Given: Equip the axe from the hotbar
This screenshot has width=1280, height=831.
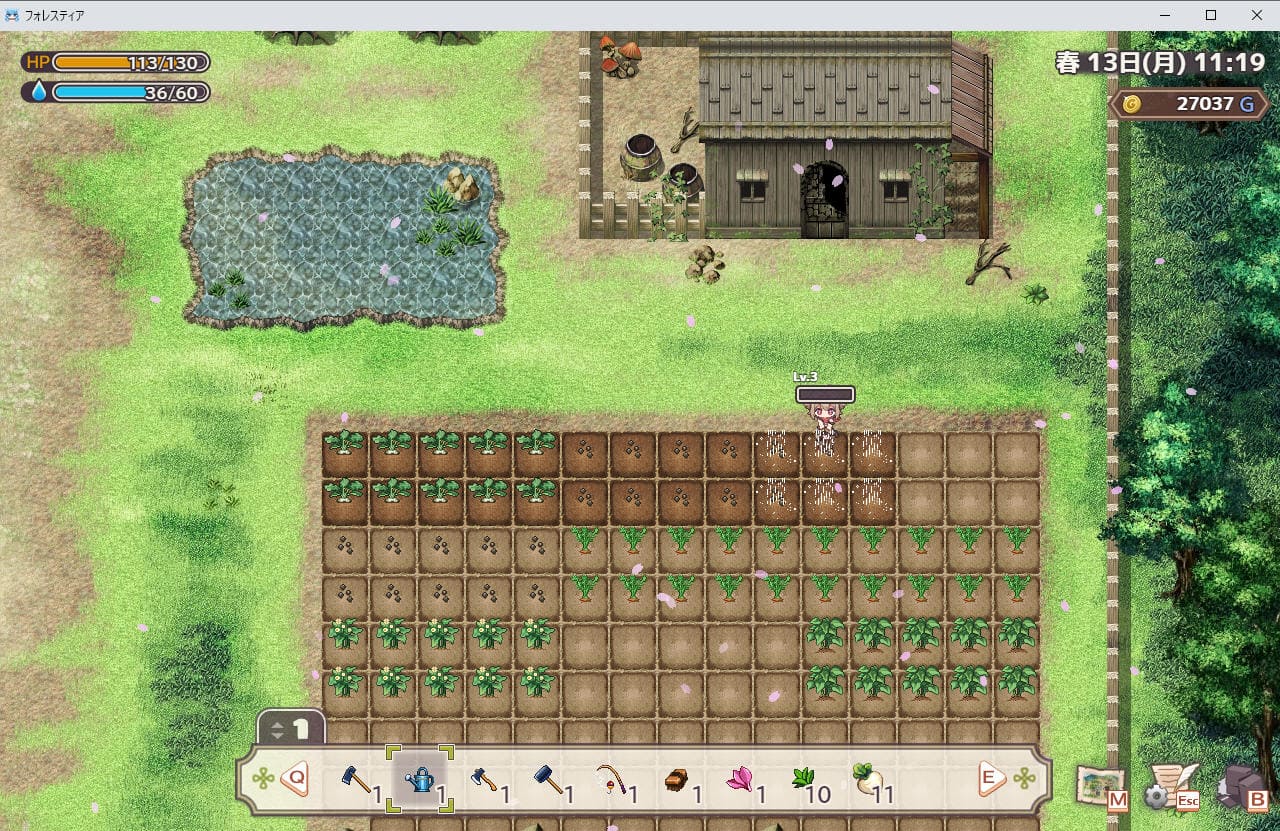Looking at the screenshot, I should (484, 779).
